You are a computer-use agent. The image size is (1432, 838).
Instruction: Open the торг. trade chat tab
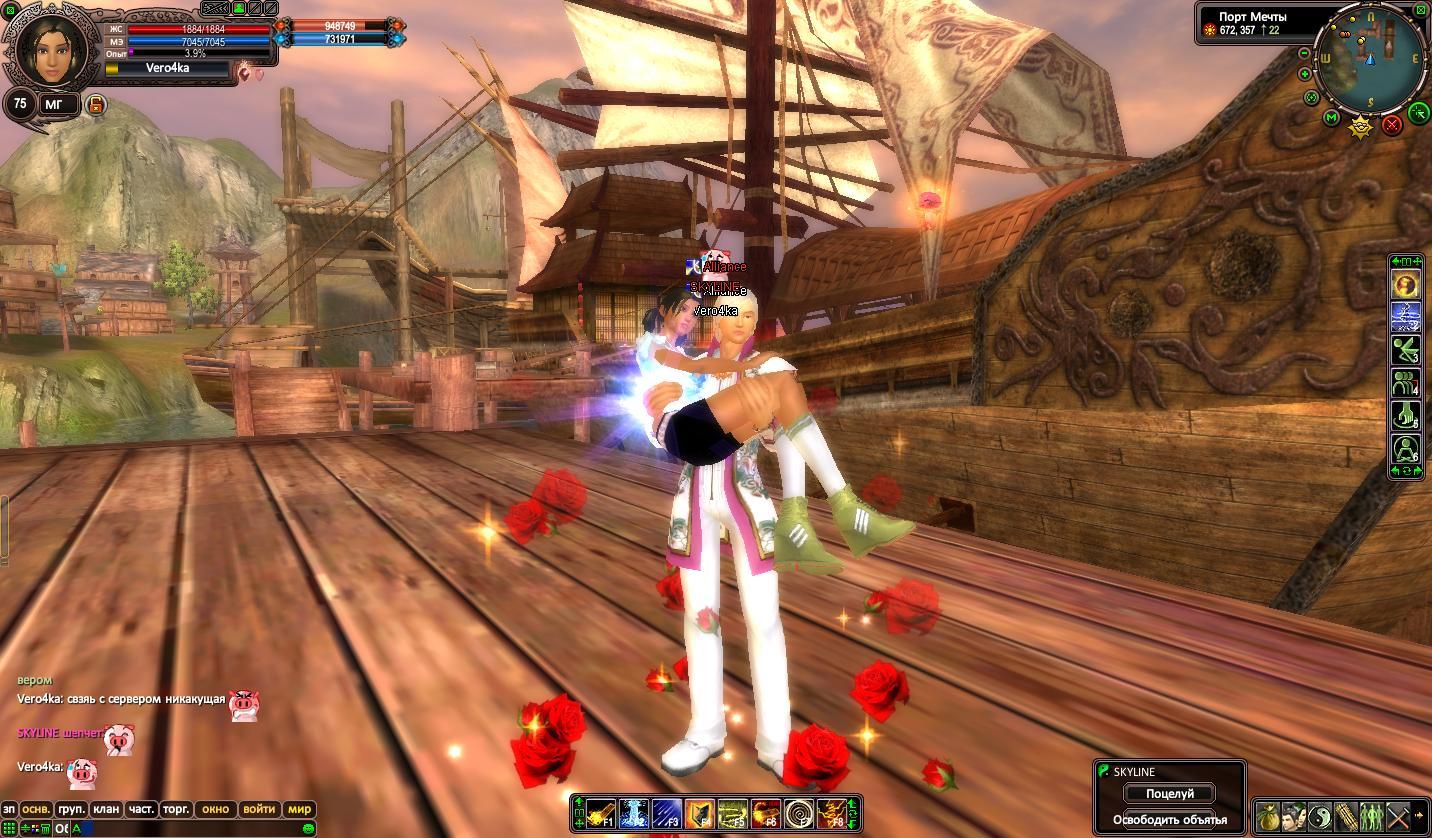click(176, 809)
